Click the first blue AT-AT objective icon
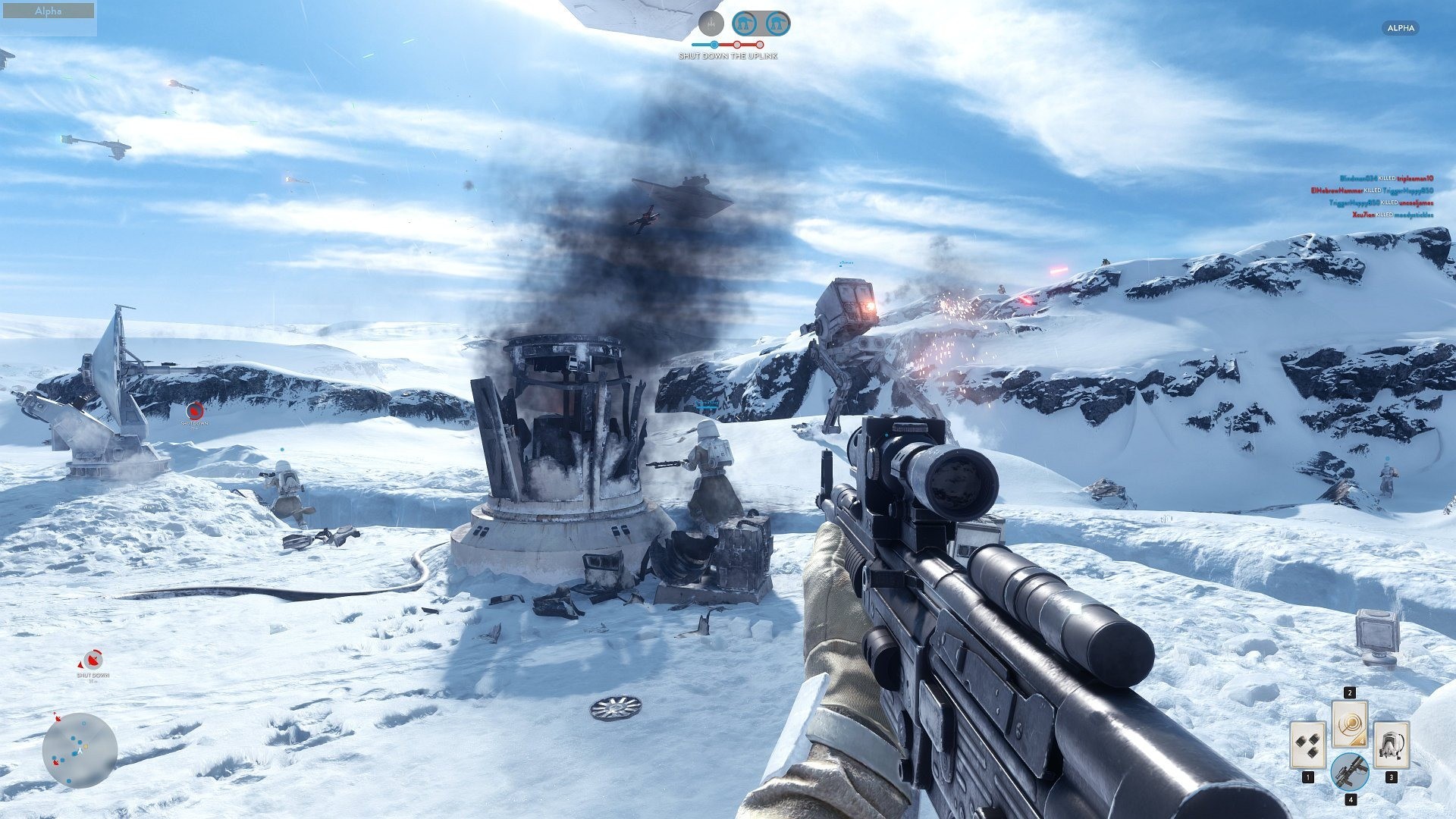This screenshot has width=1456, height=819. tap(745, 23)
